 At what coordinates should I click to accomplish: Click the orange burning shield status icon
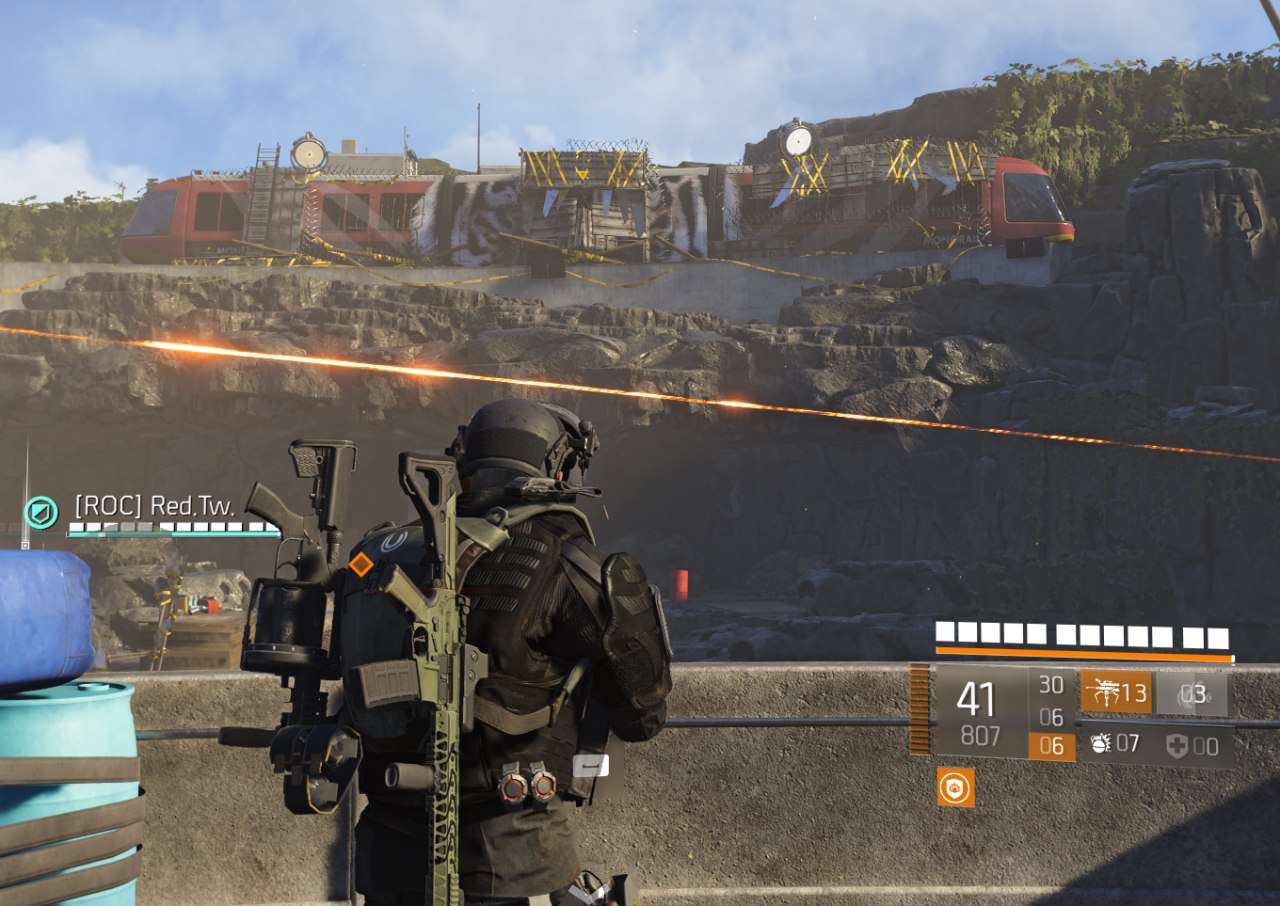coord(955,787)
